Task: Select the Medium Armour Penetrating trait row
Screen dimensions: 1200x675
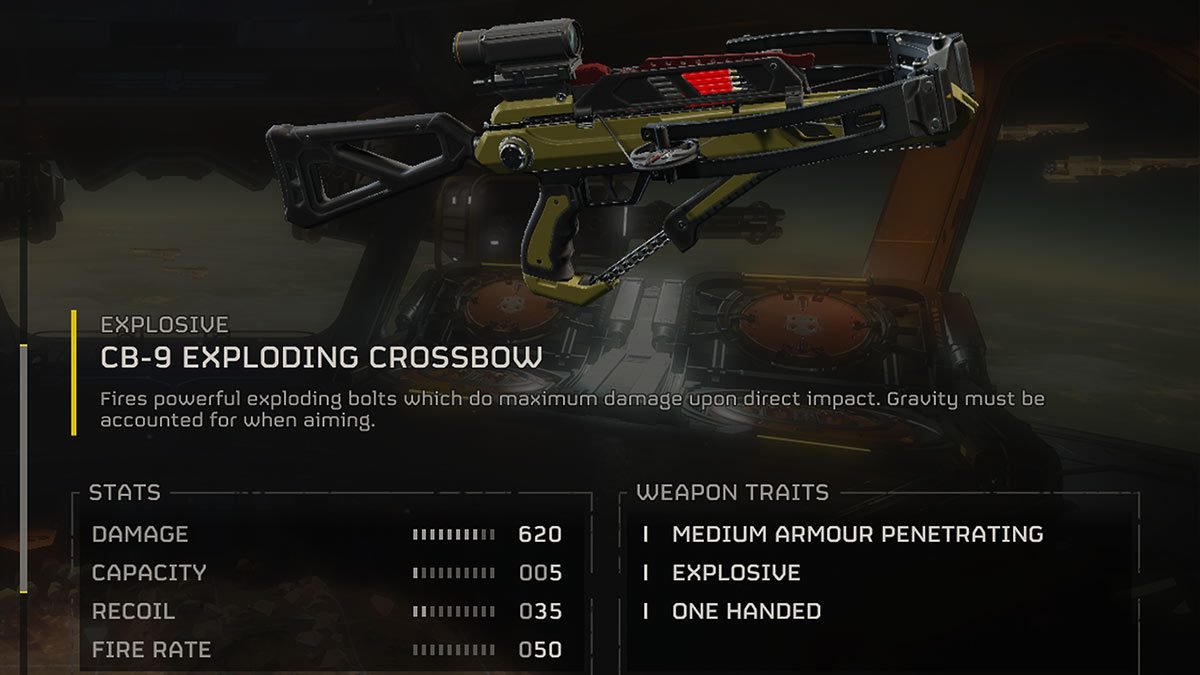Action: [x=857, y=534]
